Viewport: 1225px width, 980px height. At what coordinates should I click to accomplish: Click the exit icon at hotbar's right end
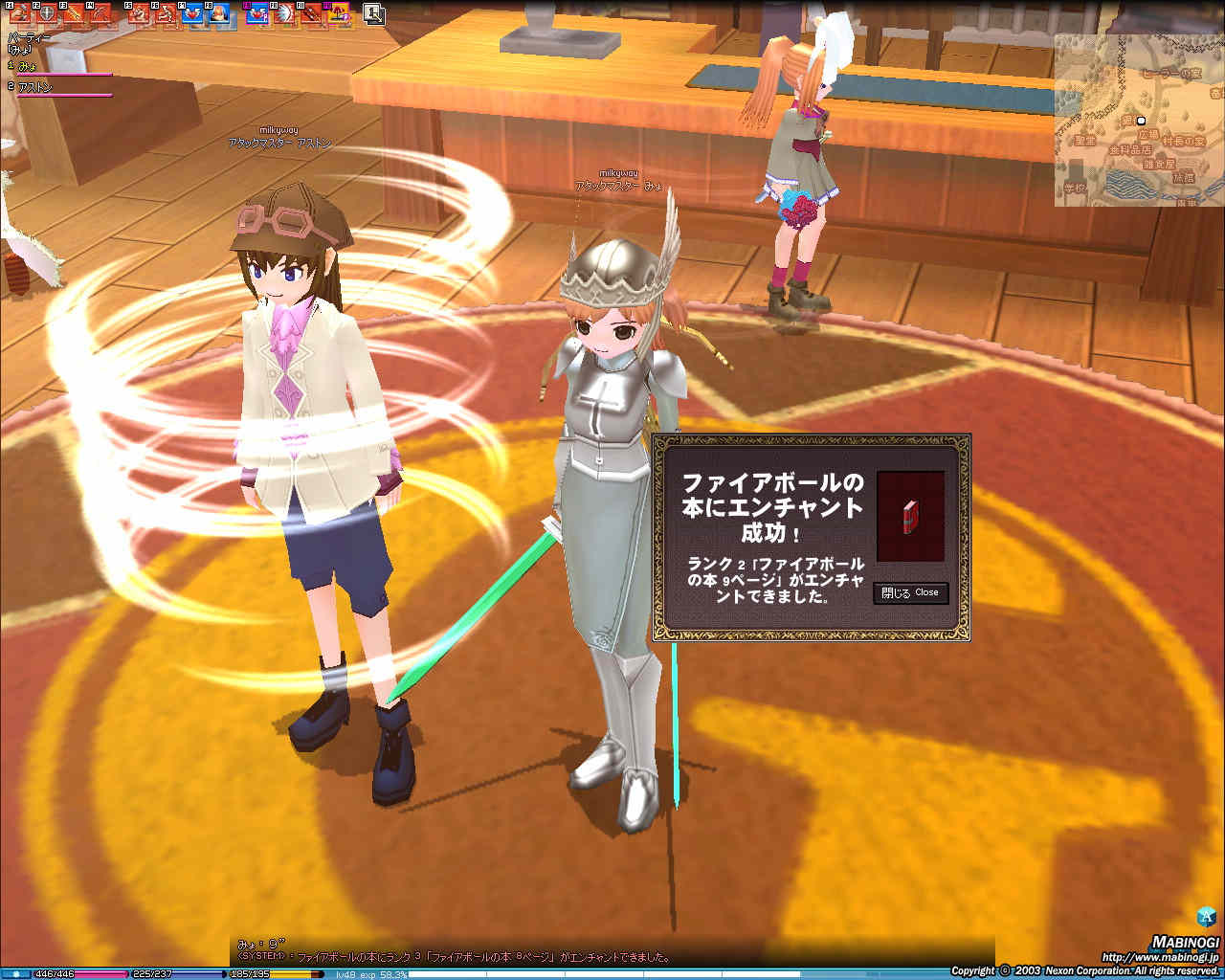click(x=373, y=12)
